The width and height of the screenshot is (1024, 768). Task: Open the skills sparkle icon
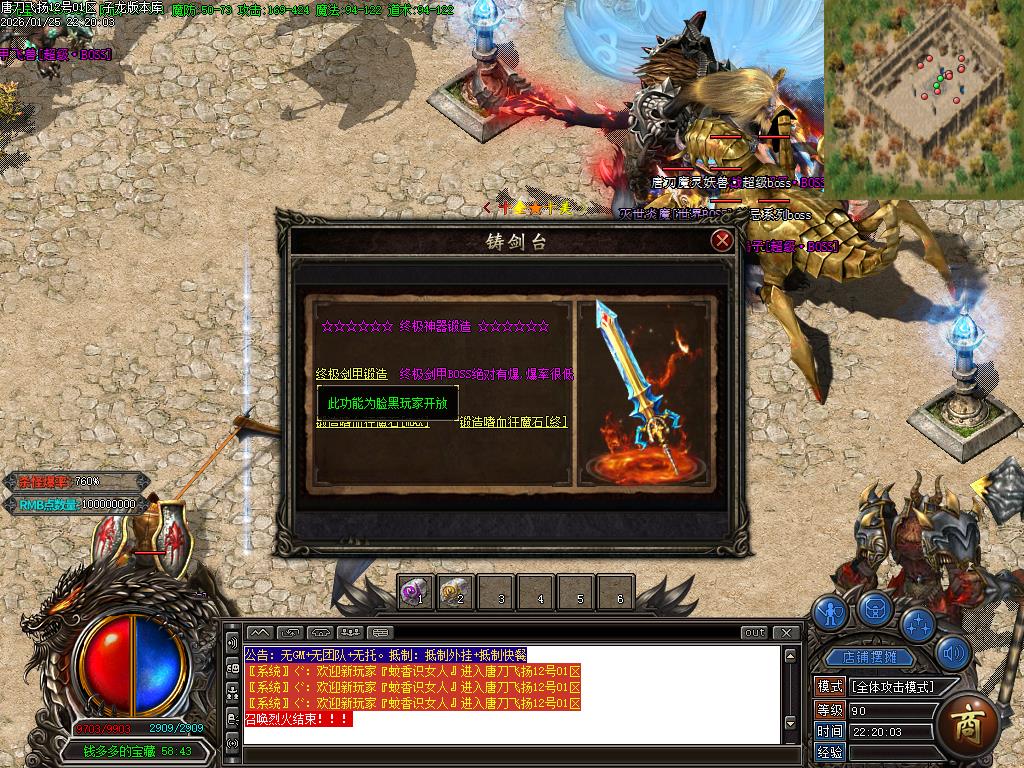coord(918,624)
